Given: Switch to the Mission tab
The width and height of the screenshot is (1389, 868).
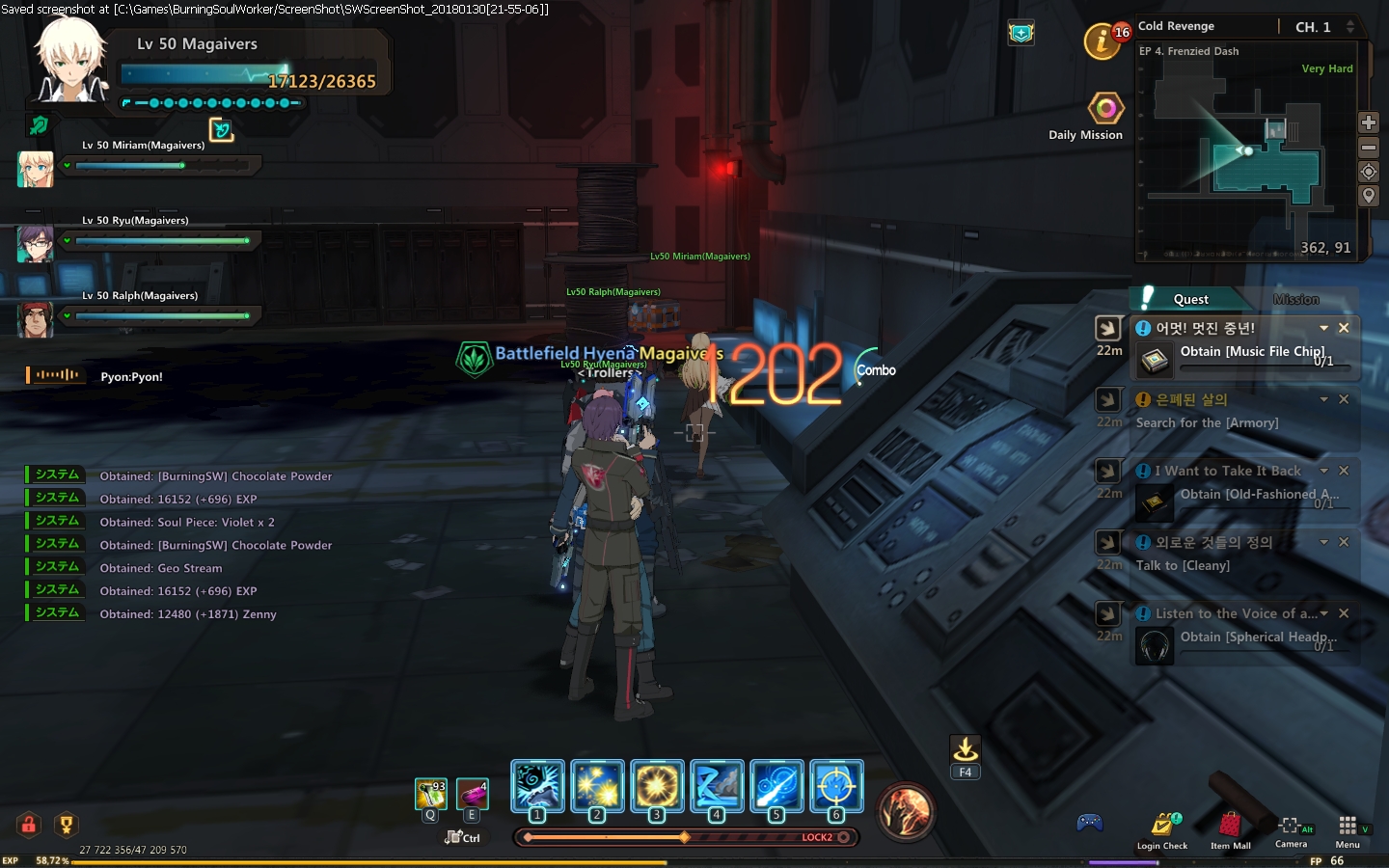Looking at the screenshot, I should [1295, 299].
